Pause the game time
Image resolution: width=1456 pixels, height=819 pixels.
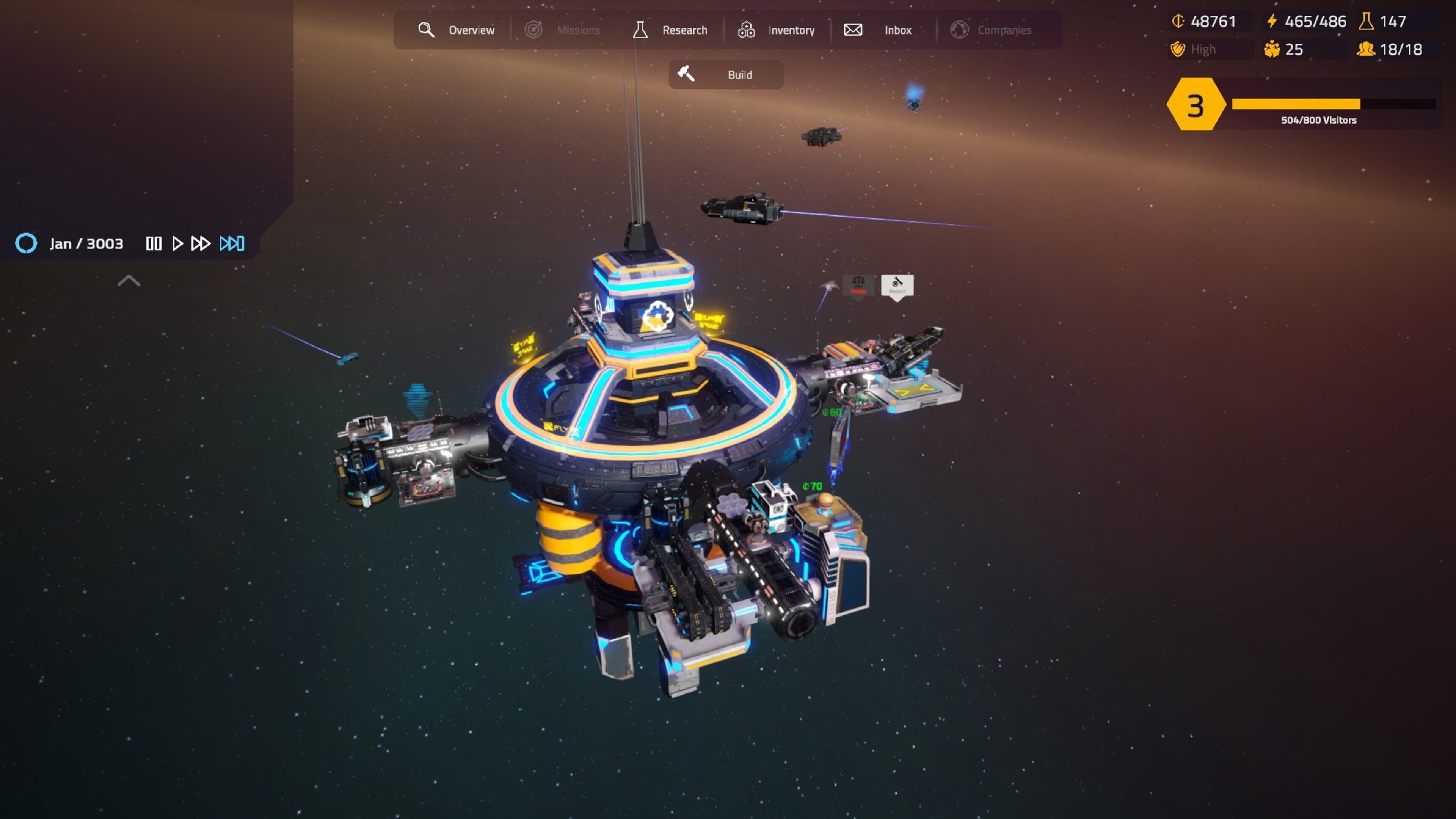click(x=153, y=243)
